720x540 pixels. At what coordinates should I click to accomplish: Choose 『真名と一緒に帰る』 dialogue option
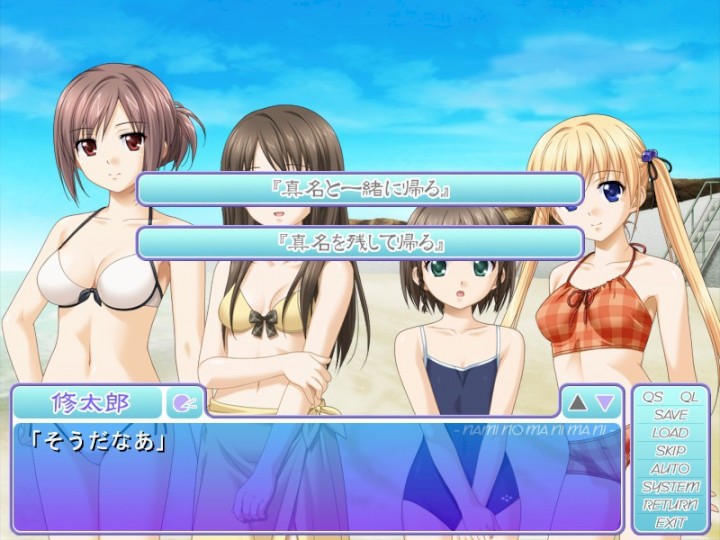pyautogui.click(x=360, y=189)
